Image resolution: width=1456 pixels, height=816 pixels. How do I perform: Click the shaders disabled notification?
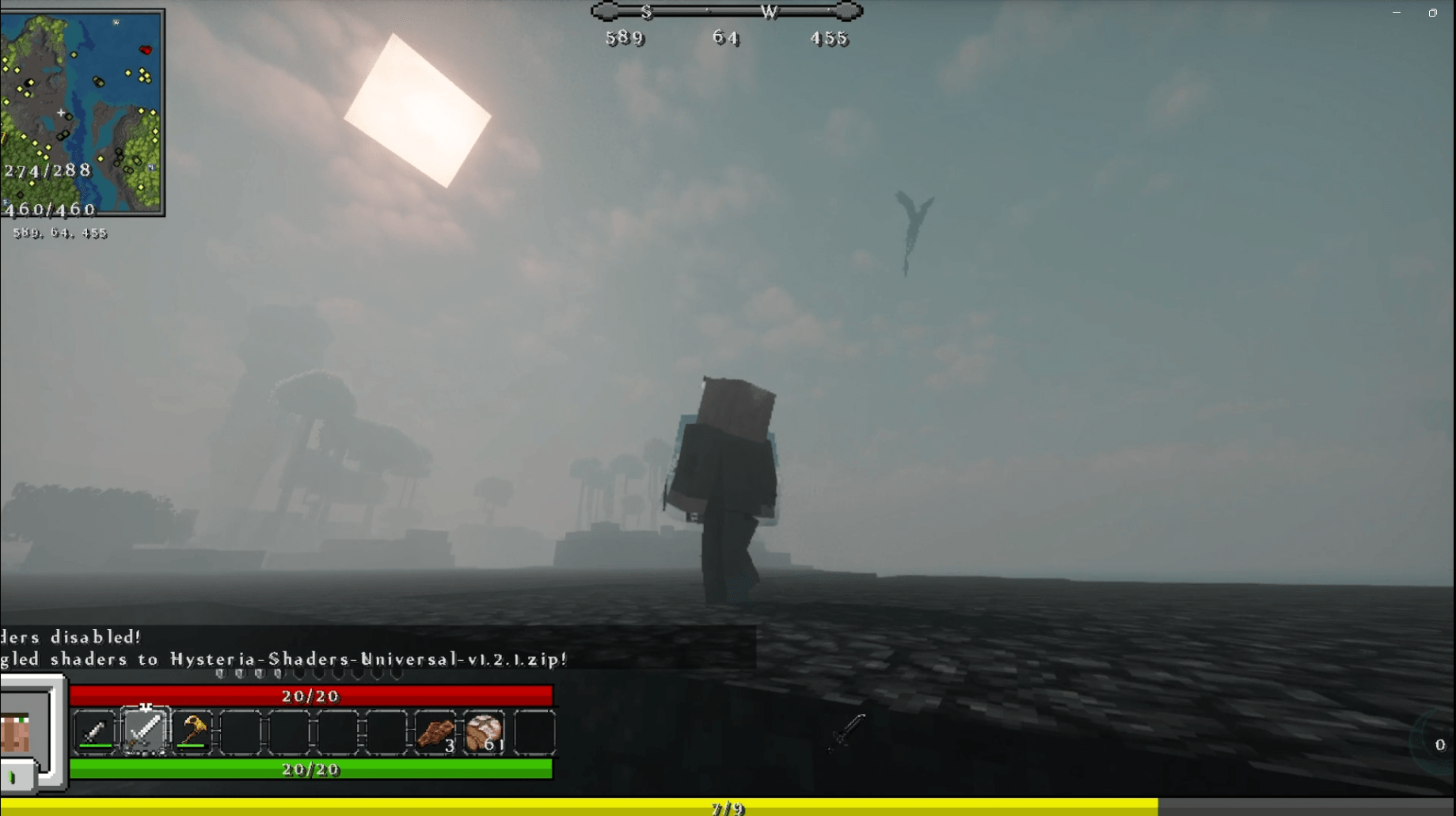(71, 637)
